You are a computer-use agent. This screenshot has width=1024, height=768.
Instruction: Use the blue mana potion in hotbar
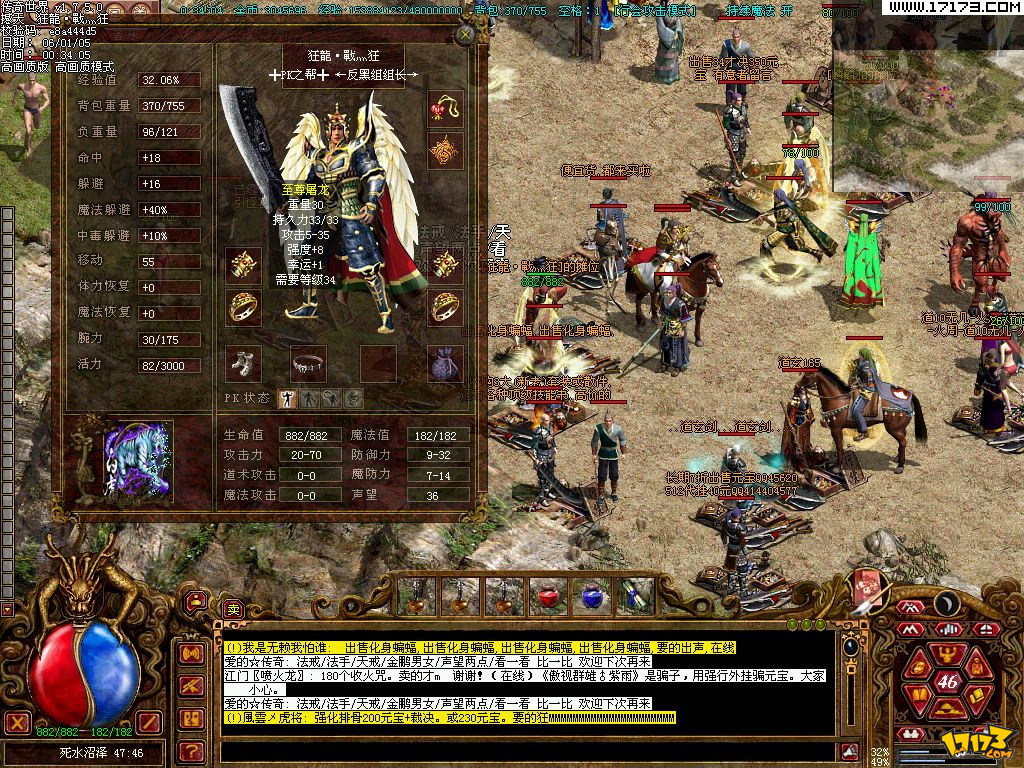[x=591, y=596]
